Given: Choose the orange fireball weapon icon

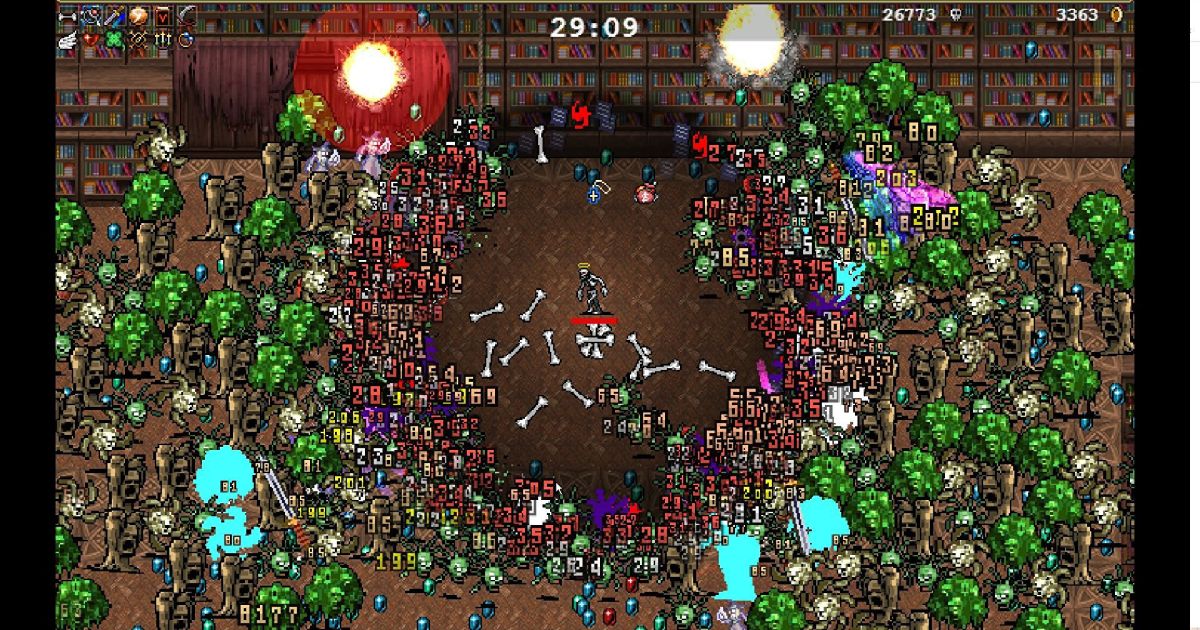Looking at the screenshot, I should pos(139,16).
